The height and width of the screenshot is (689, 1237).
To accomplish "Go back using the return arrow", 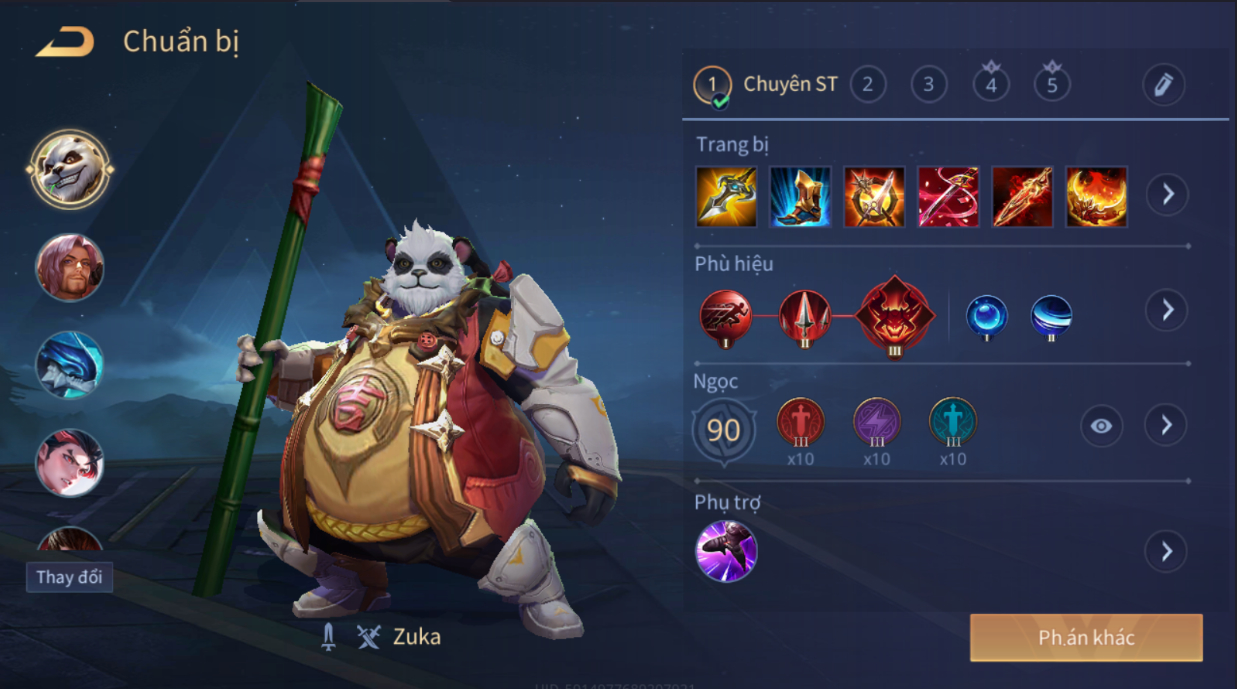I will pyautogui.click(x=65, y=42).
